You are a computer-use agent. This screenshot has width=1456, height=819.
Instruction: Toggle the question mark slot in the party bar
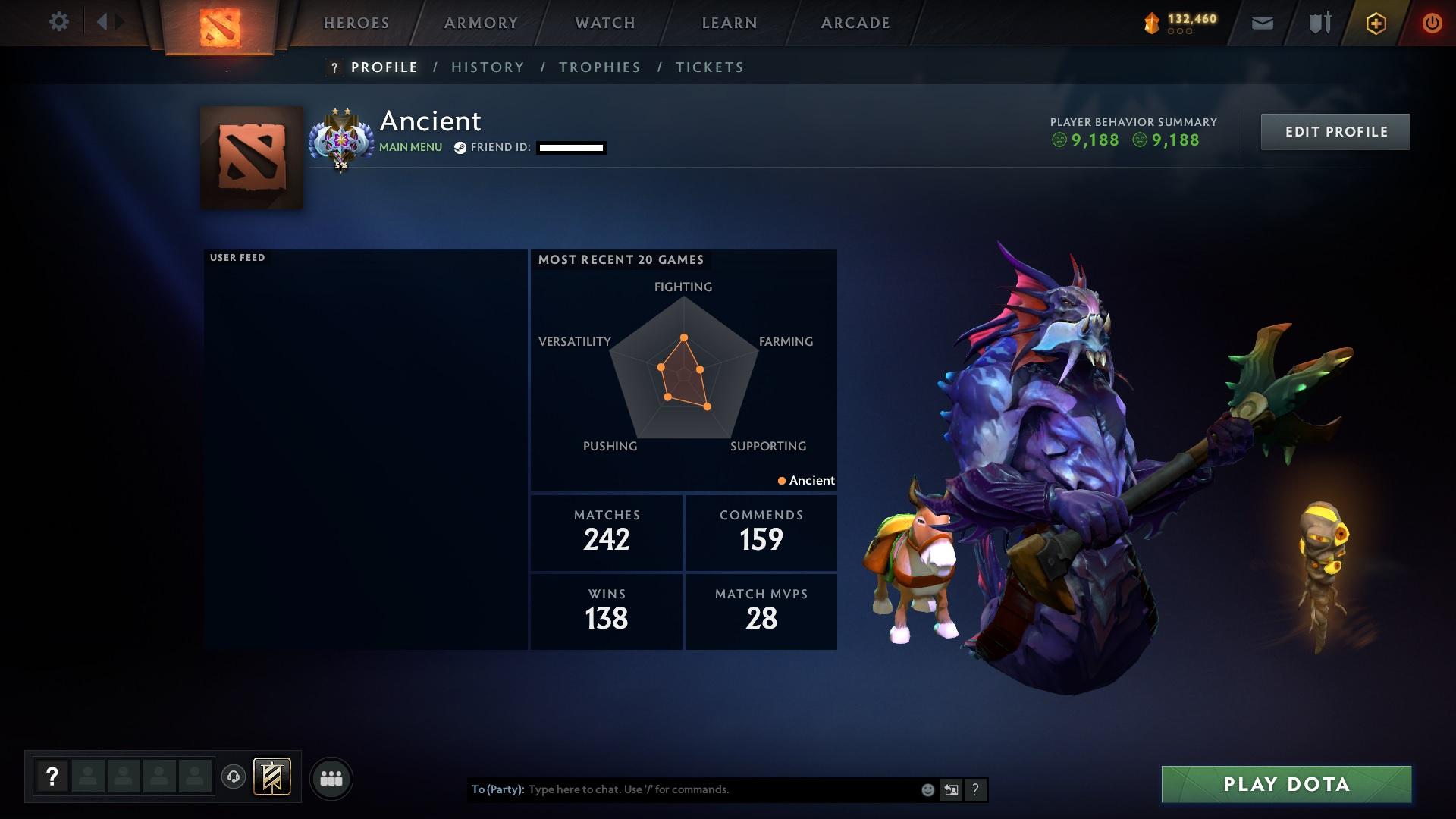click(52, 776)
